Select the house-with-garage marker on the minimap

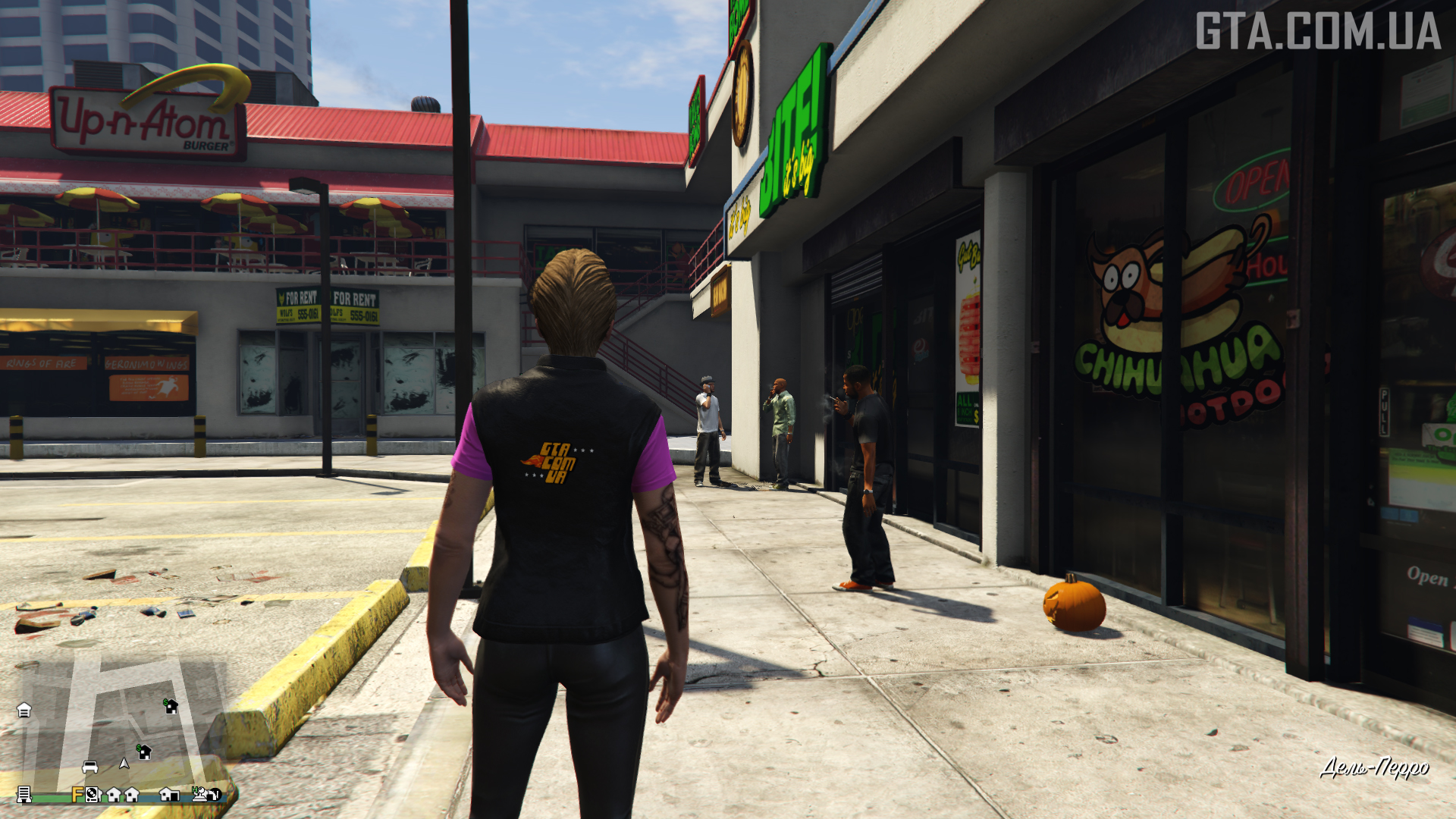[168, 794]
